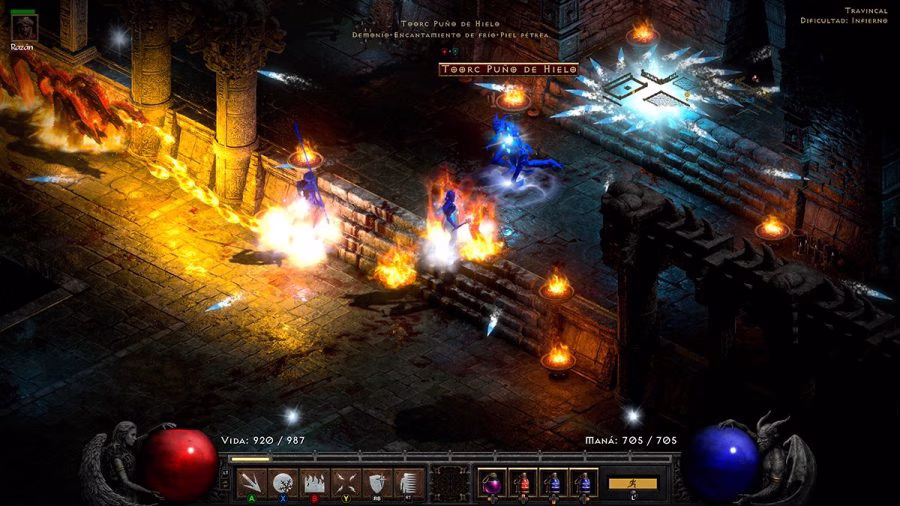900x506 pixels.
Task: Use the crossed arrows skill
Action: point(346,482)
